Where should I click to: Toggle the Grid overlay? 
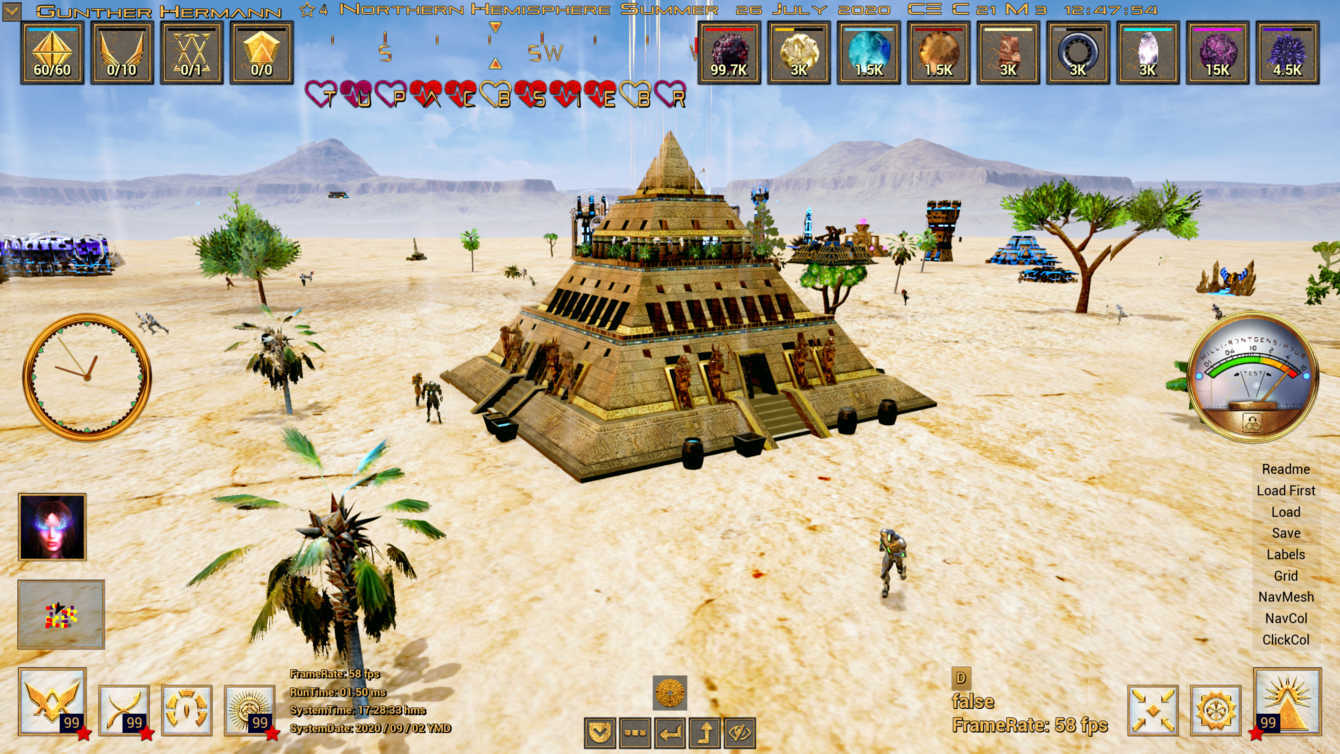[1285, 576]
